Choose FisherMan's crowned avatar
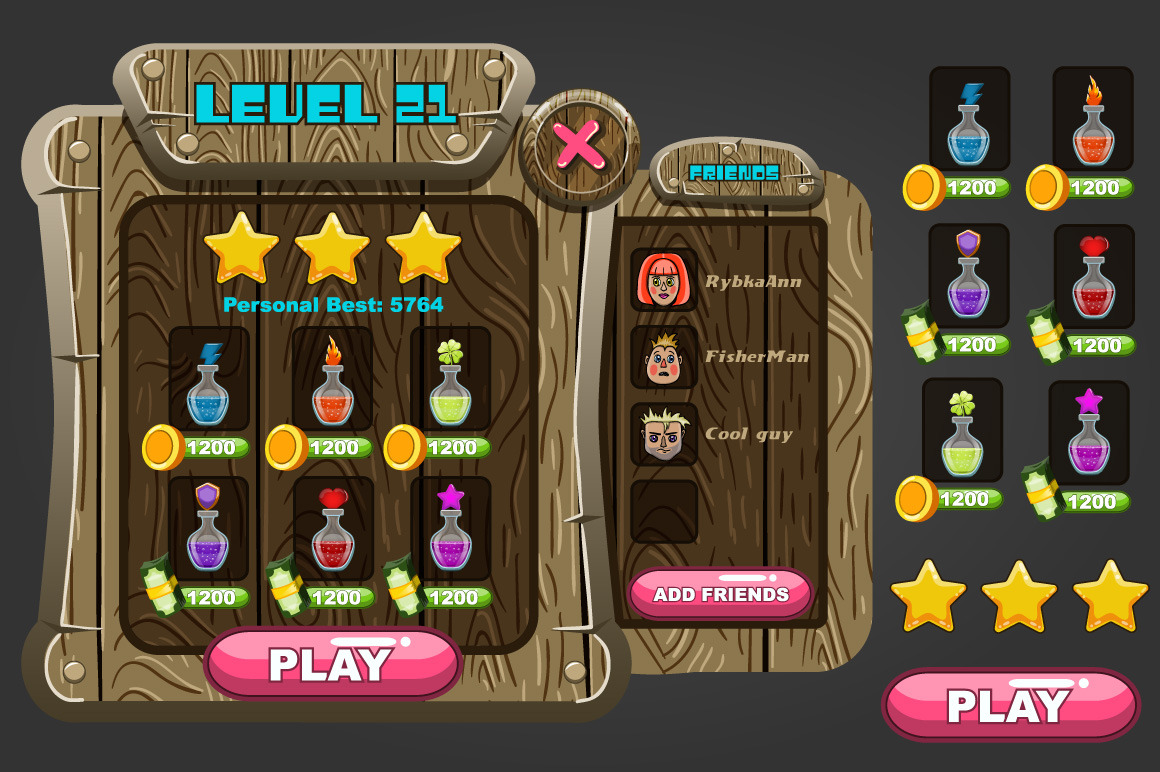Viewport: 1160px width, 772px height. [x=663, y=357]
